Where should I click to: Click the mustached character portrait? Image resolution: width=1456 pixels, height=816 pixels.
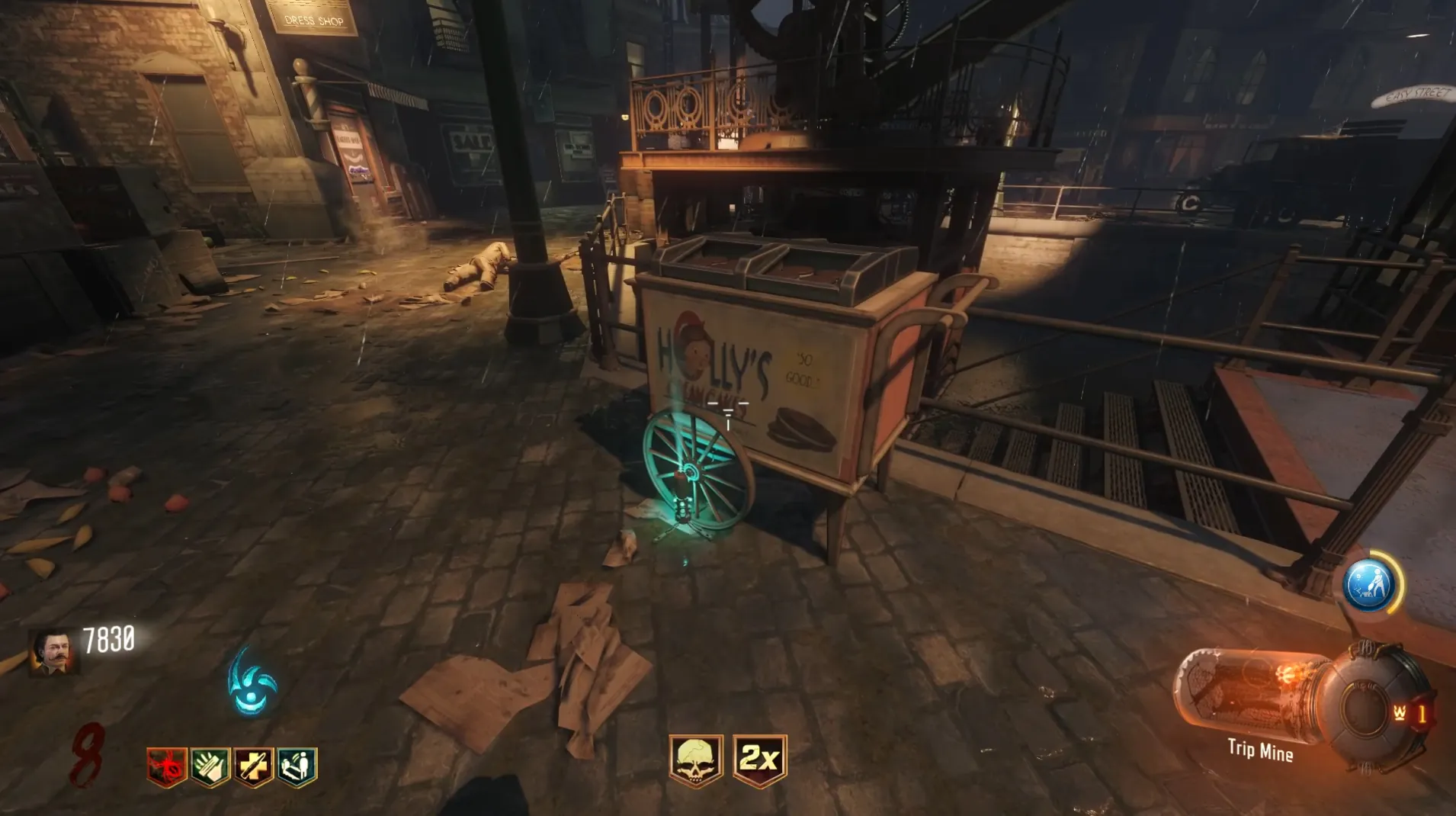(53, 653)
